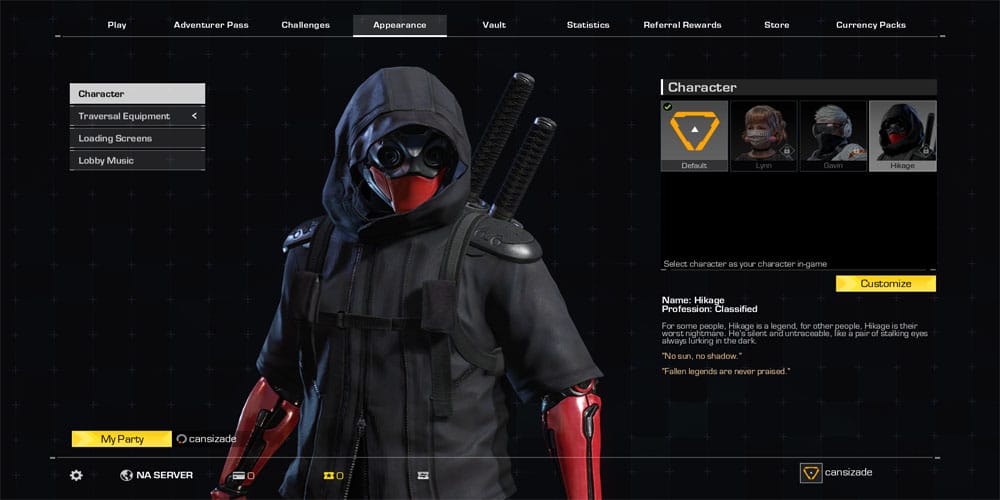This screenshot has height=500, width=1000.
Task: Select the Default character tile
Action: 694,135
